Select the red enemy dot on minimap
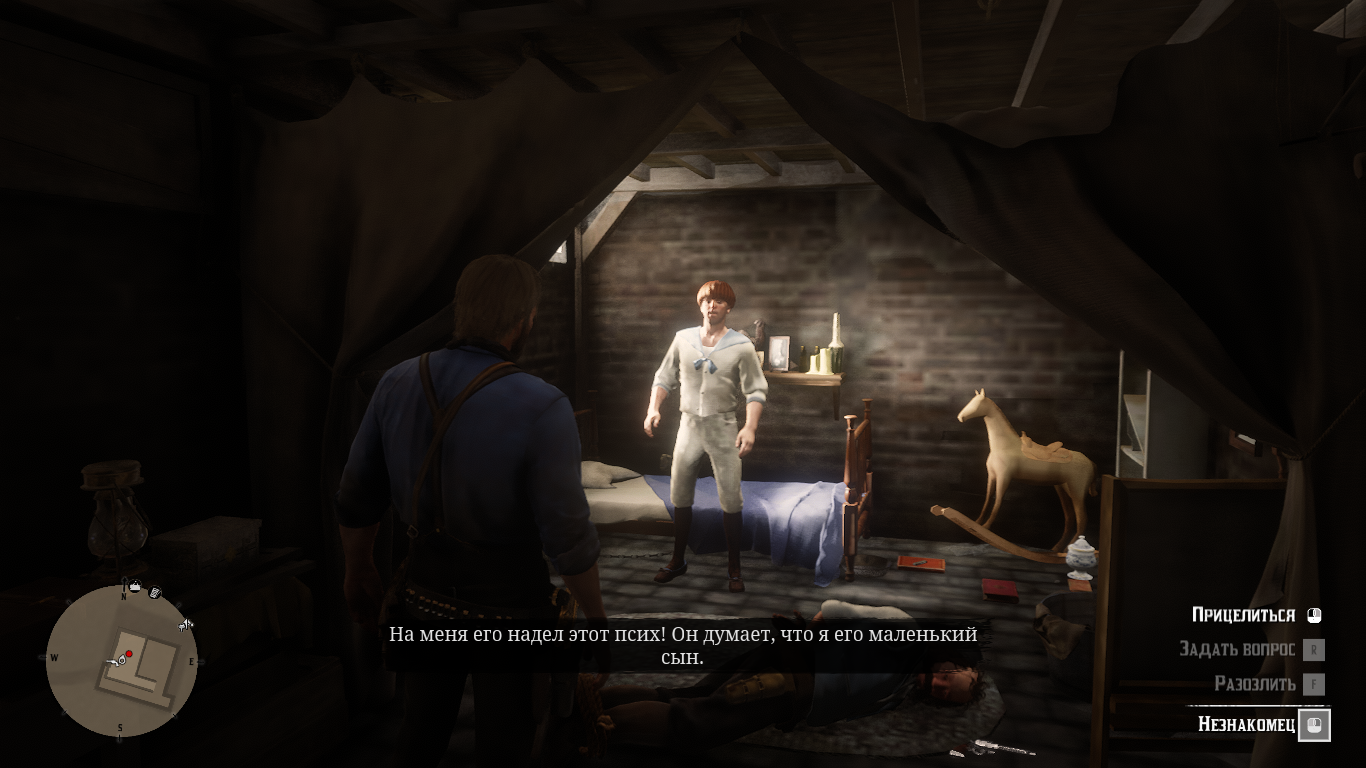This screenshot has width=1366, height=768. (129, 654)
